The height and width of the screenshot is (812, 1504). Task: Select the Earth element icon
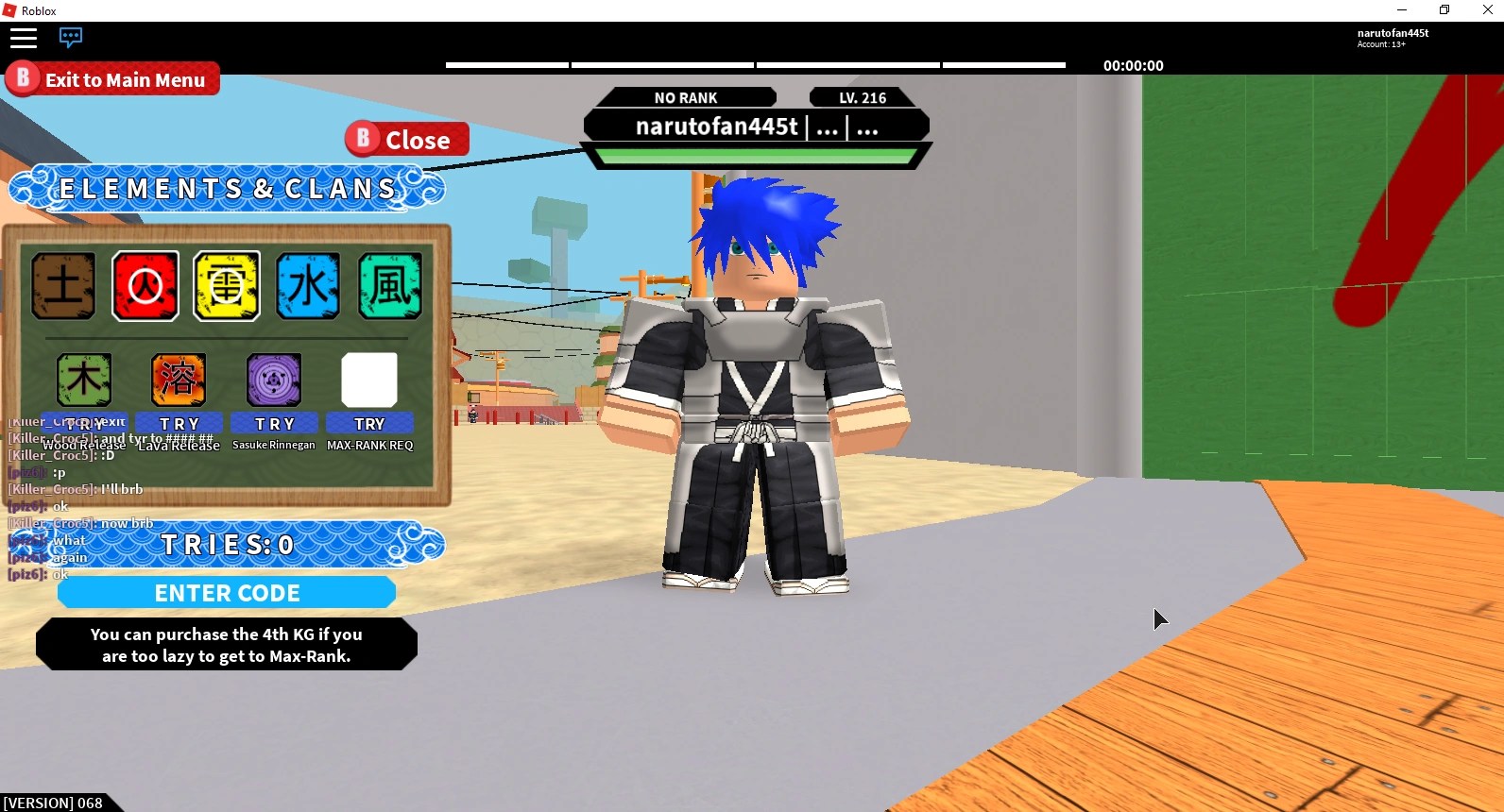pos(62,285)
